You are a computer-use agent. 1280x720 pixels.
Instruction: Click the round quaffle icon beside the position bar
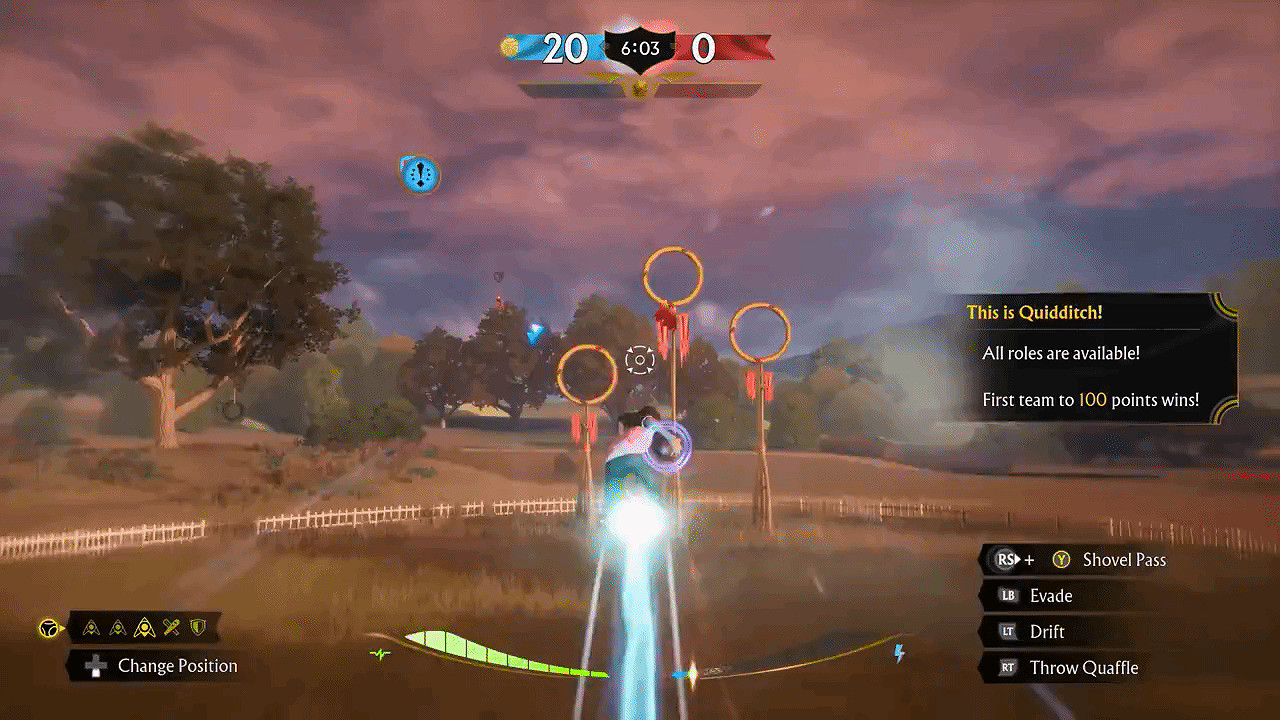click(x=47, y=629)
